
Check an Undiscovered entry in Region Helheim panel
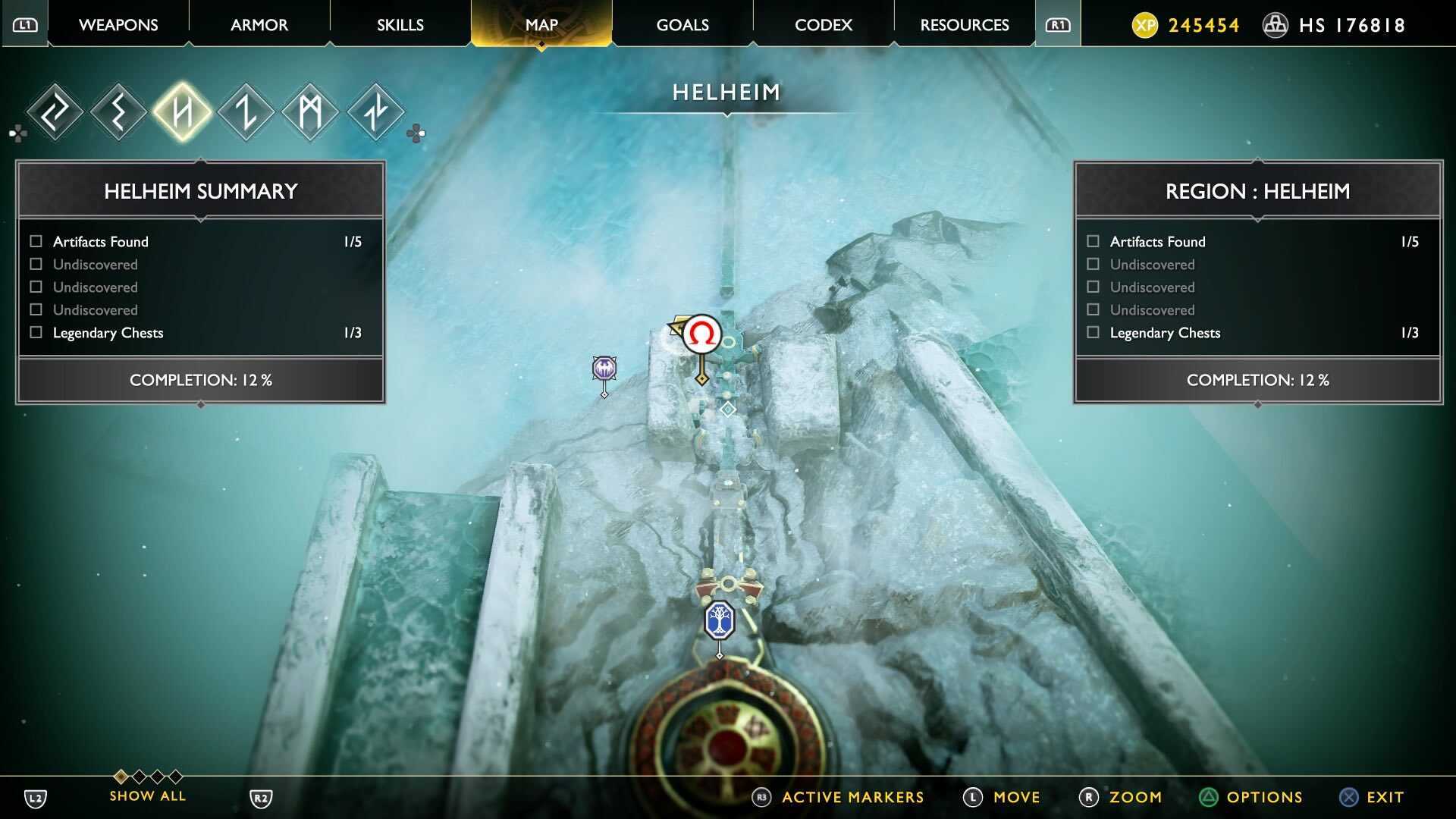pyautogui.click(x=1092, y=264)
